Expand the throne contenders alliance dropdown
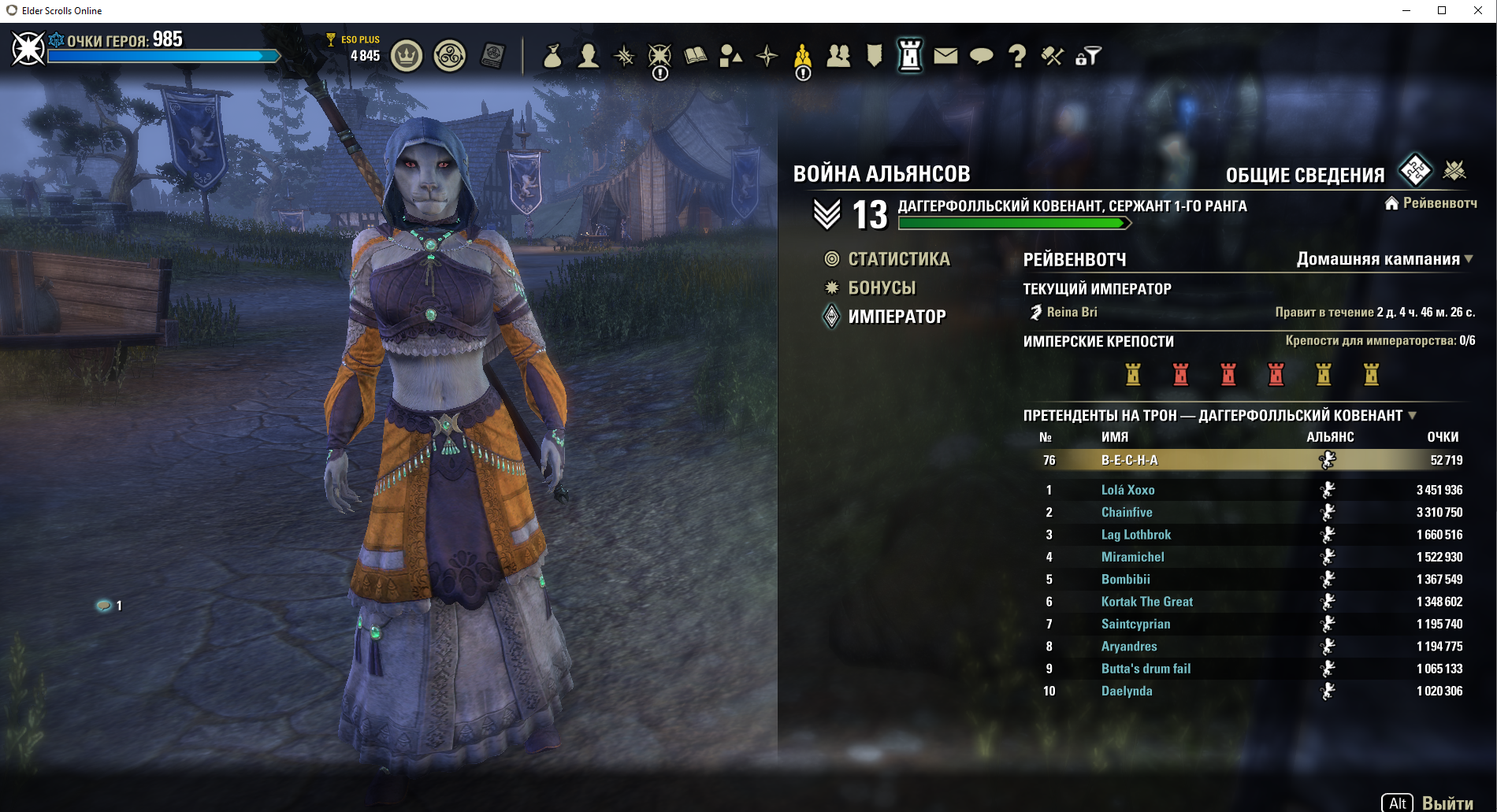The height and width of the screenshot is (812, 1497). pos(1412,415)
